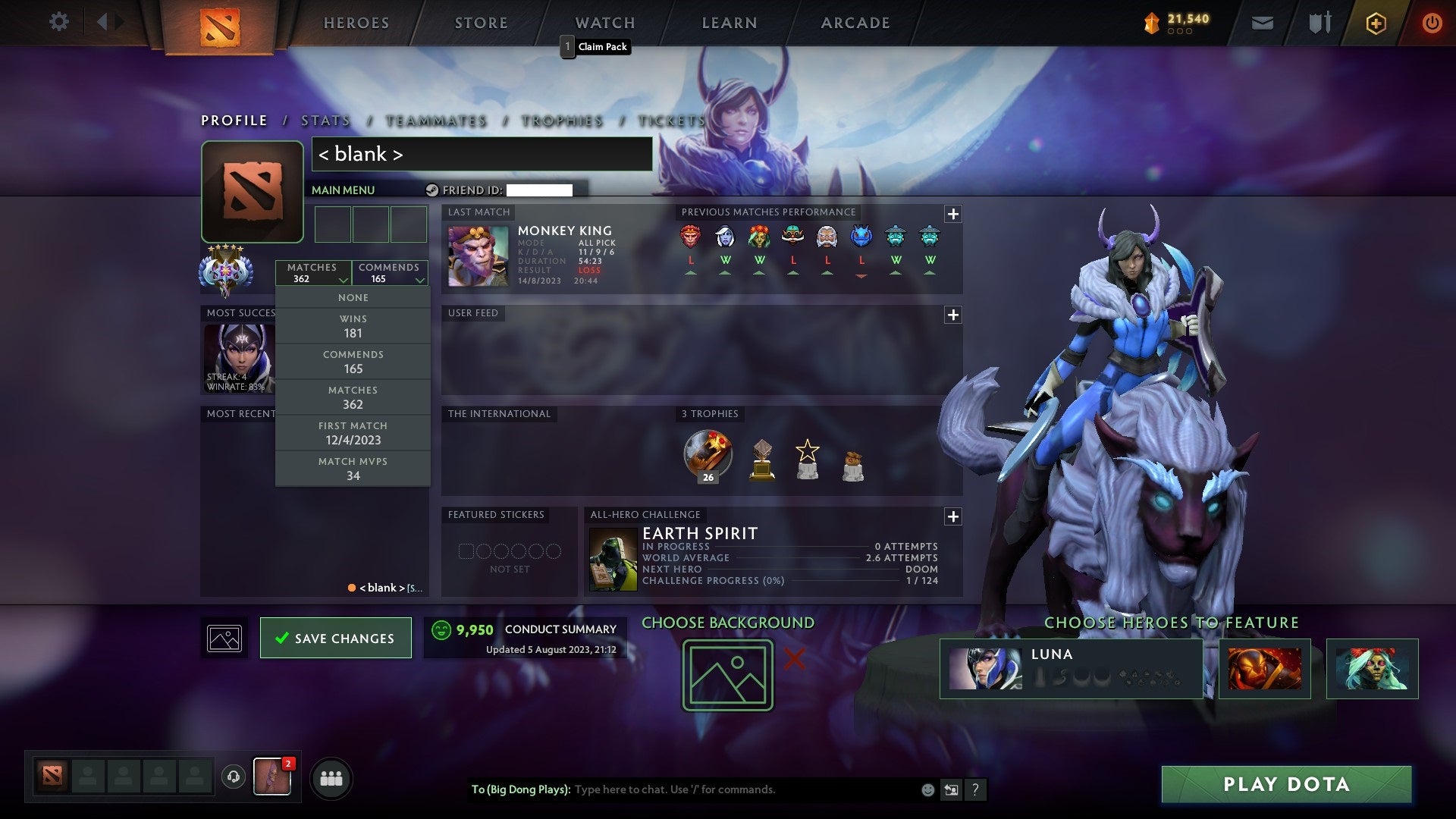Open the Armory shield-and-sword icon
Image resolution: width=1456 pixels, height=819 pixels.
pos(1319,23)
